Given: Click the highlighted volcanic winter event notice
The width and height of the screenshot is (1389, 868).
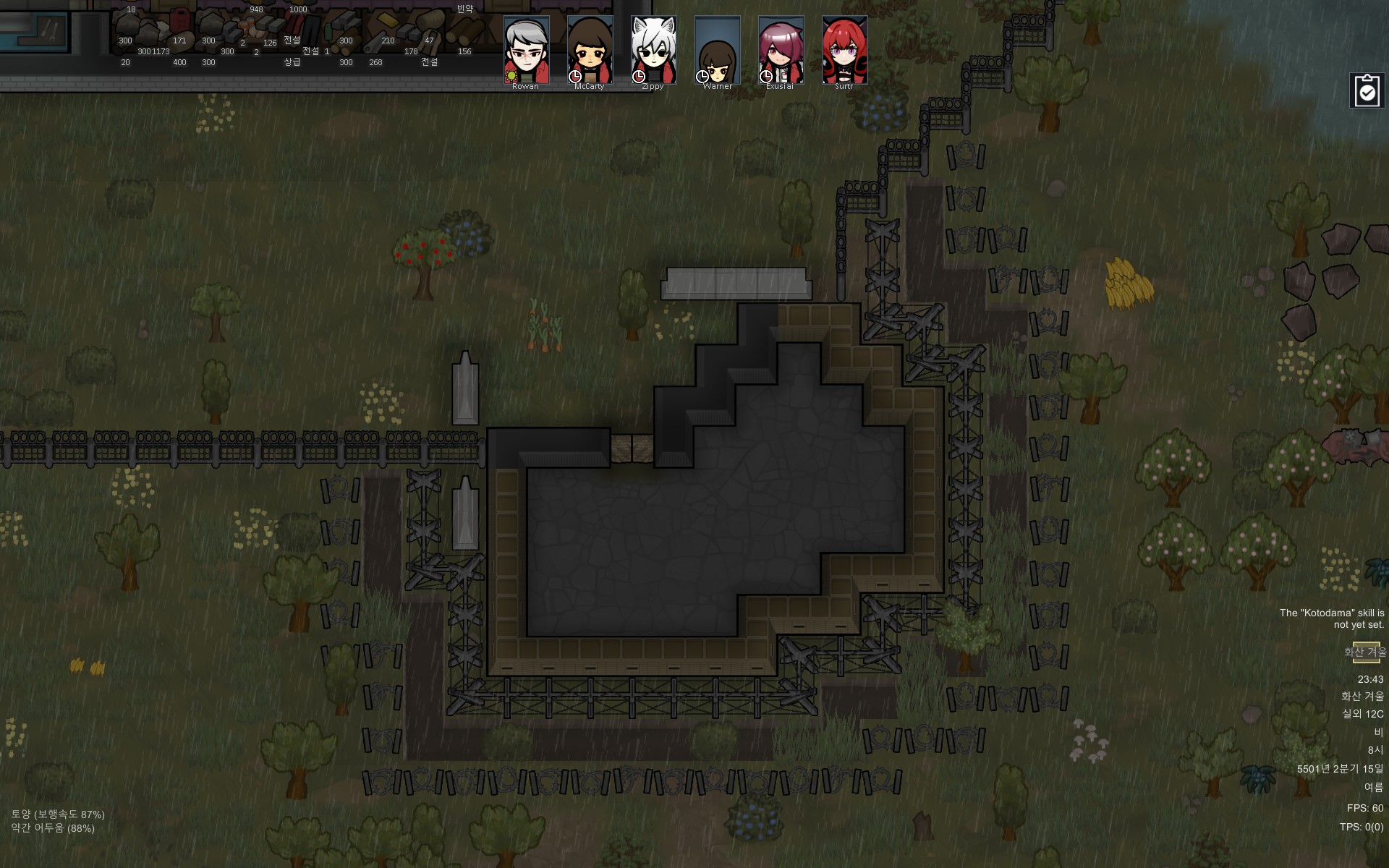Looking at the screenshot, I should tap(1365, 652).
